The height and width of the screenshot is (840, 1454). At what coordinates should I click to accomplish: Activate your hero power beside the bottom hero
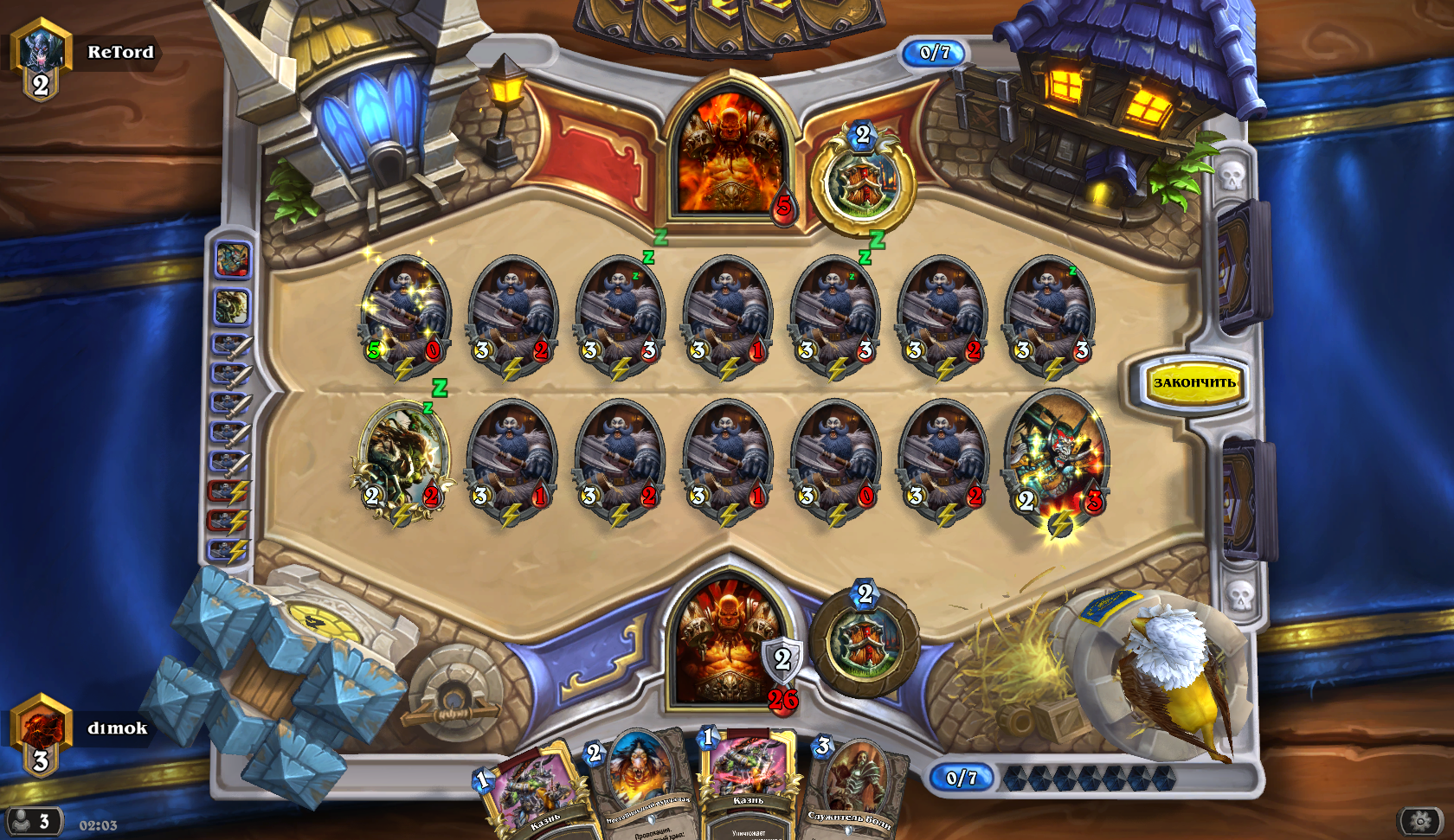click(x=865, y=640)
